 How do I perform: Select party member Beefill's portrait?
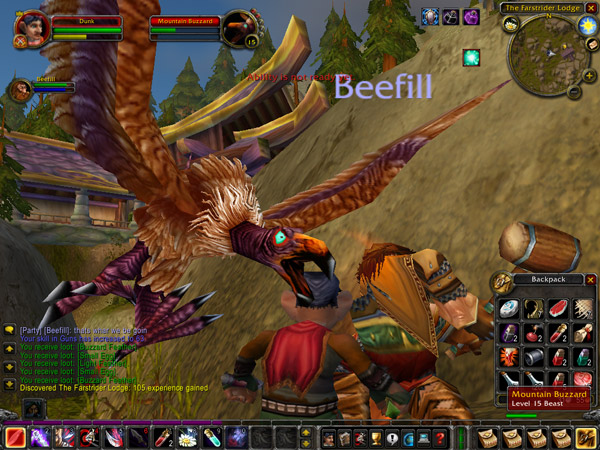(19, 89)
